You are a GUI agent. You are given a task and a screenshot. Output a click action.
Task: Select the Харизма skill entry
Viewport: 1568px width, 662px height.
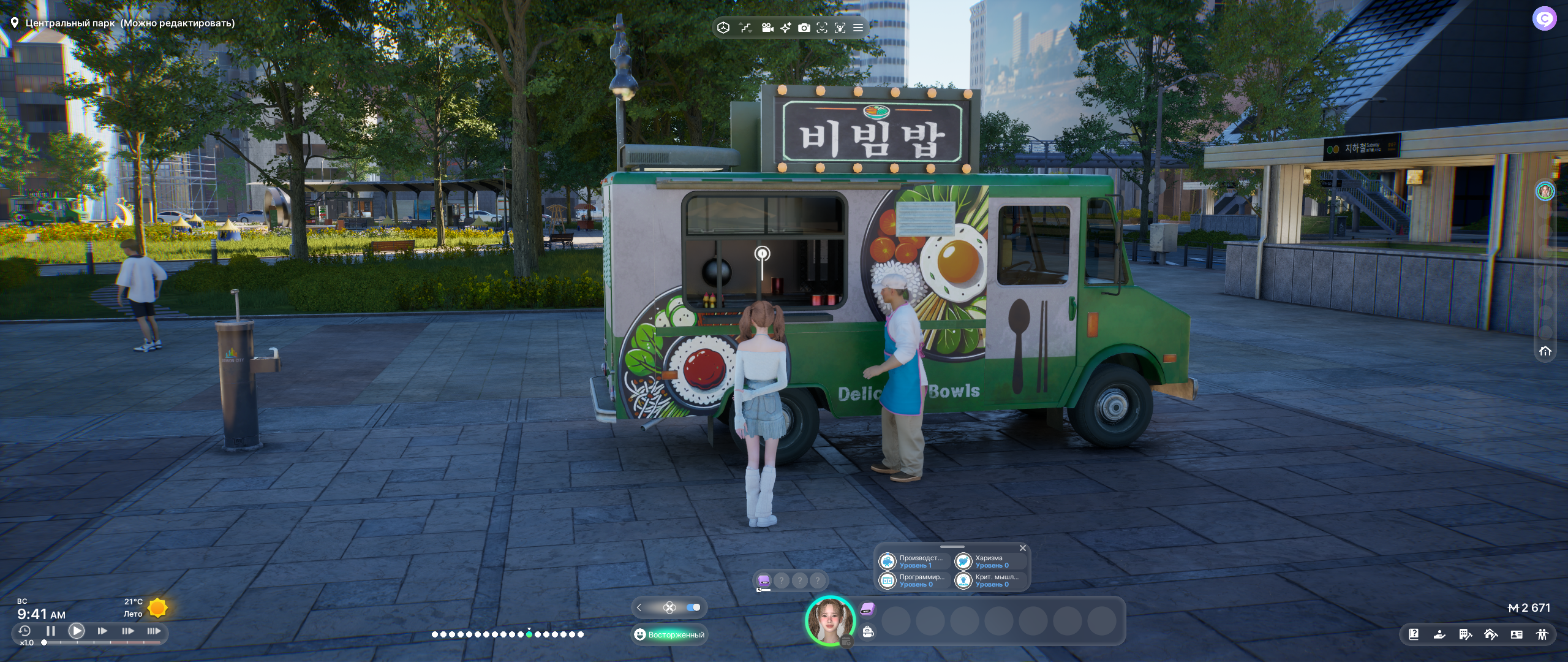pyautogui.click(x=990, y=561)
